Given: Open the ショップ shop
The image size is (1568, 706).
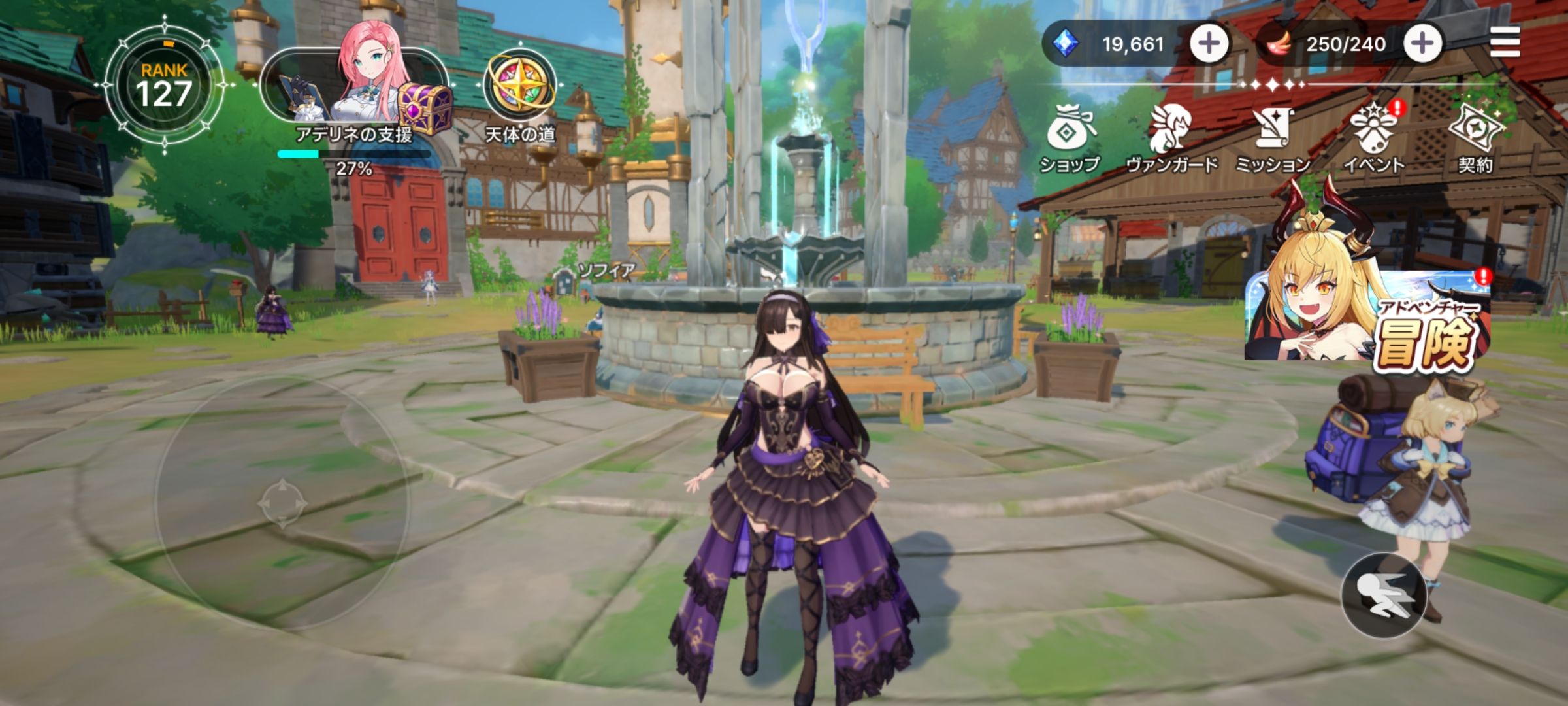Looking at the screenshot, I should coord(1070,139).
